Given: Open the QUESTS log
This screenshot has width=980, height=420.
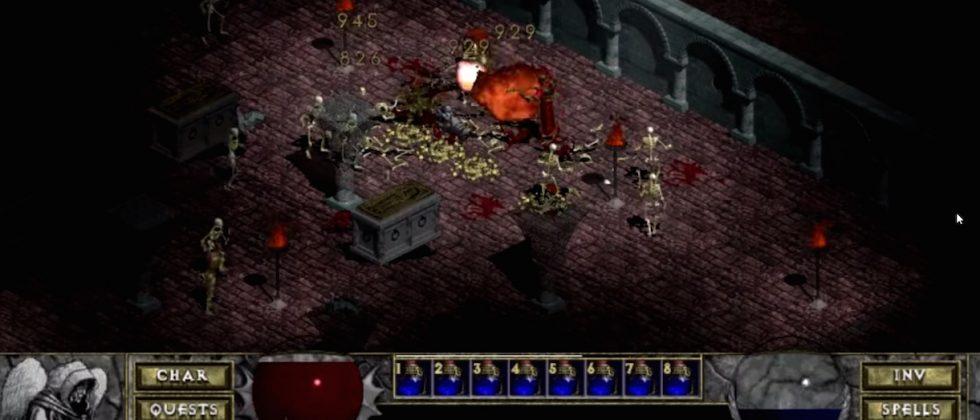Looking at the screenshot, I should (x=184, y=408).
